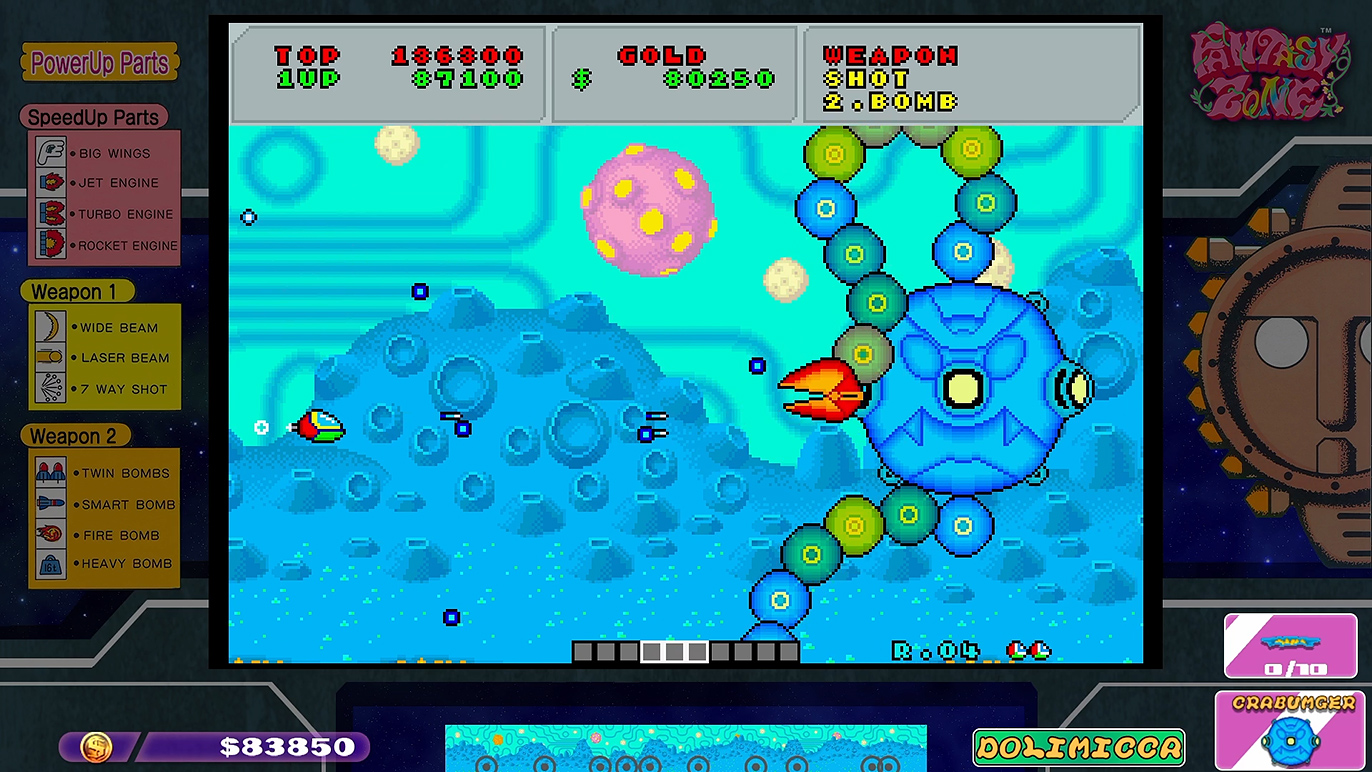Screen dimensions: 1372x772
Task: Choose the Smart Bomb entry
Action: tap(105, 504)
